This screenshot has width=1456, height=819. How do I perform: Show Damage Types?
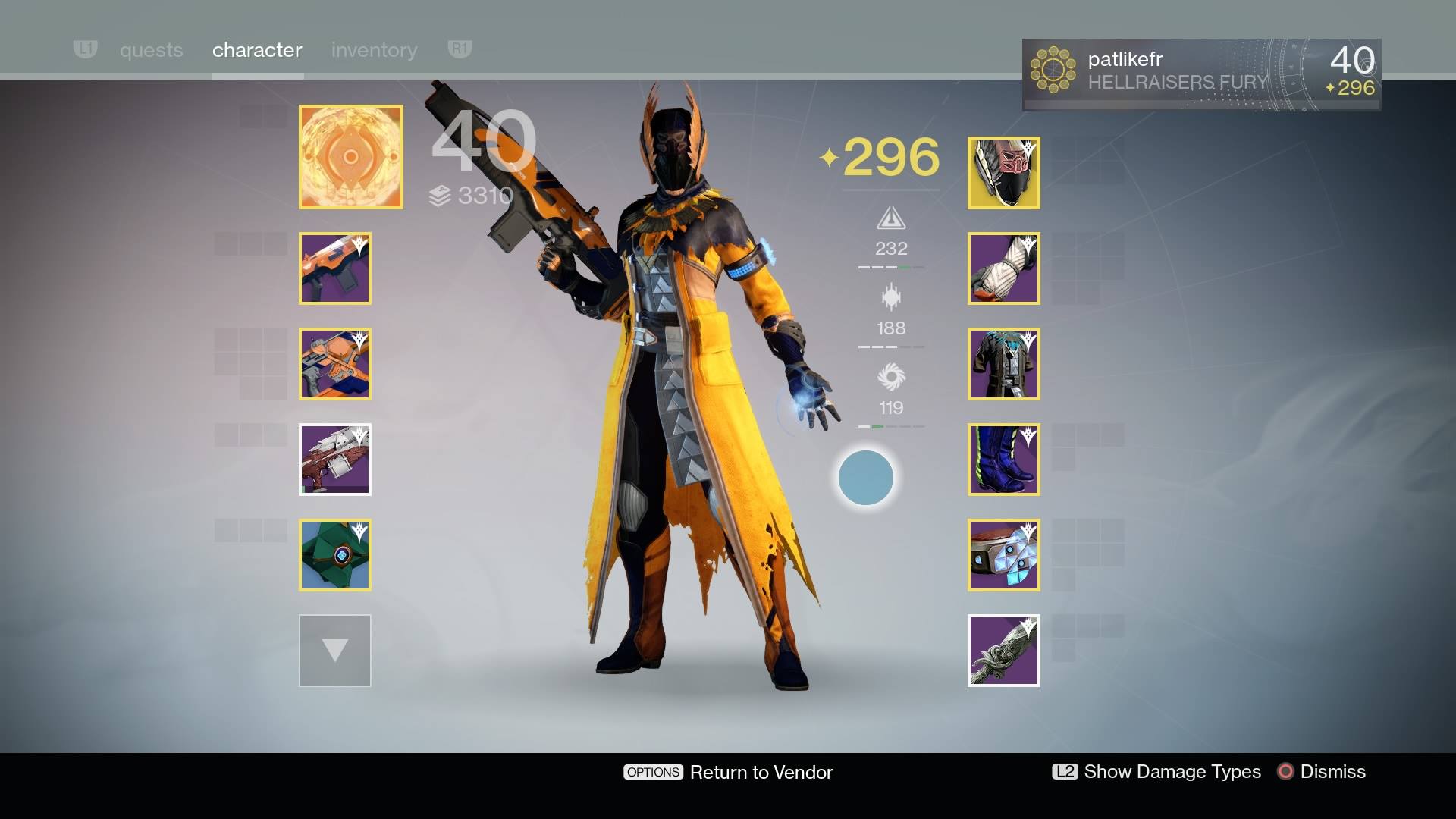(x=1156, y=772)
